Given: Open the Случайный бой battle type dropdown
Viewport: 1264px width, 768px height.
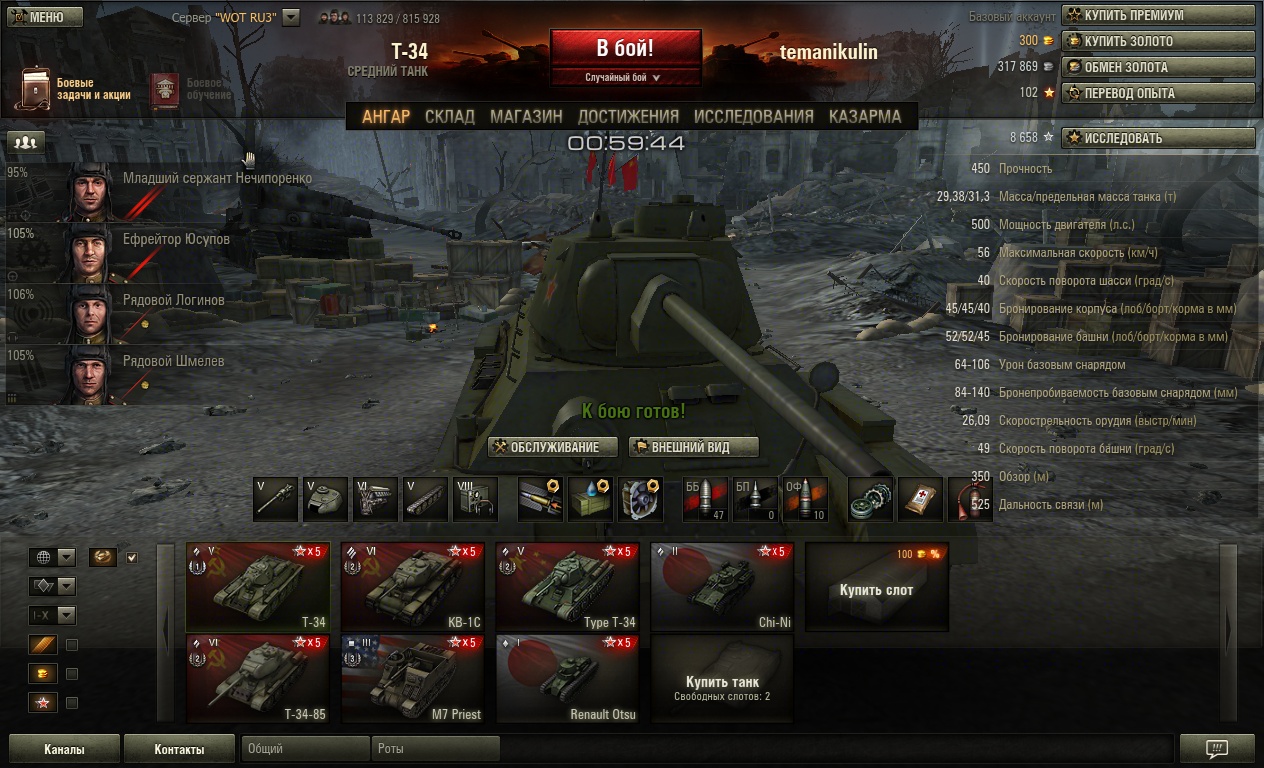Looking at the screenshot, I should [625, 77].
